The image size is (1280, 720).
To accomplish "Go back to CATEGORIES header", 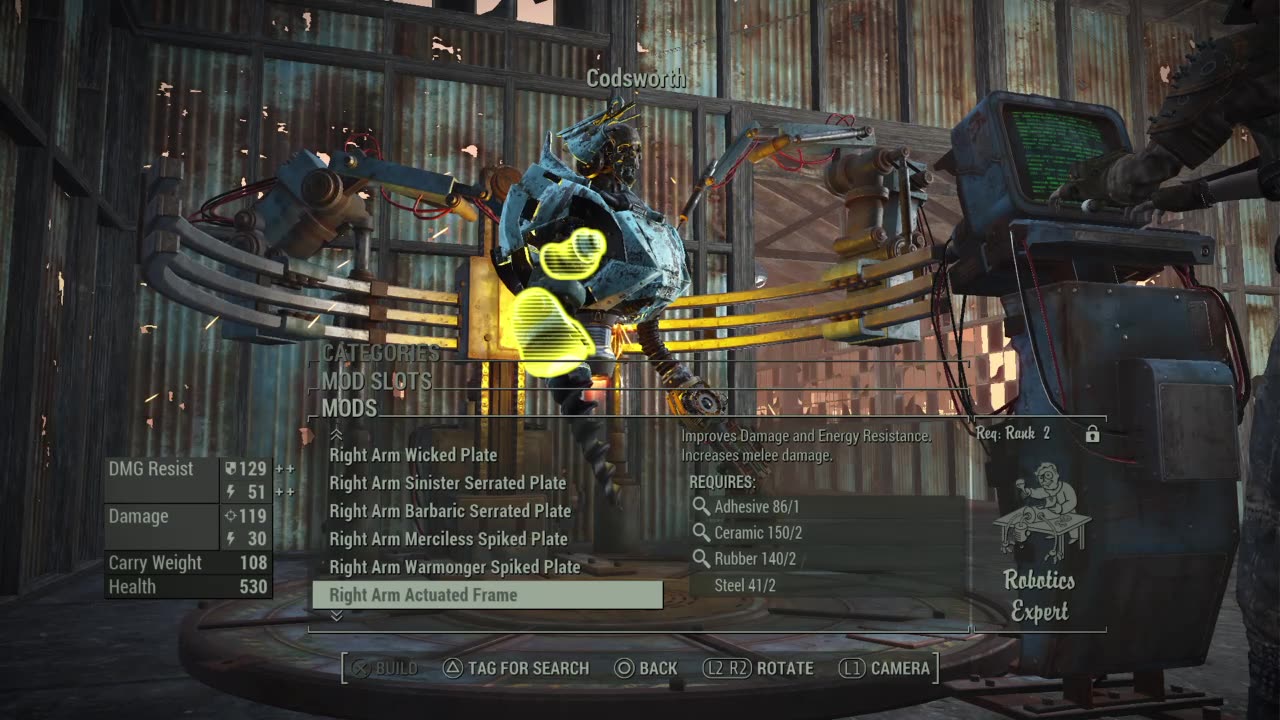I will (381, 353).
